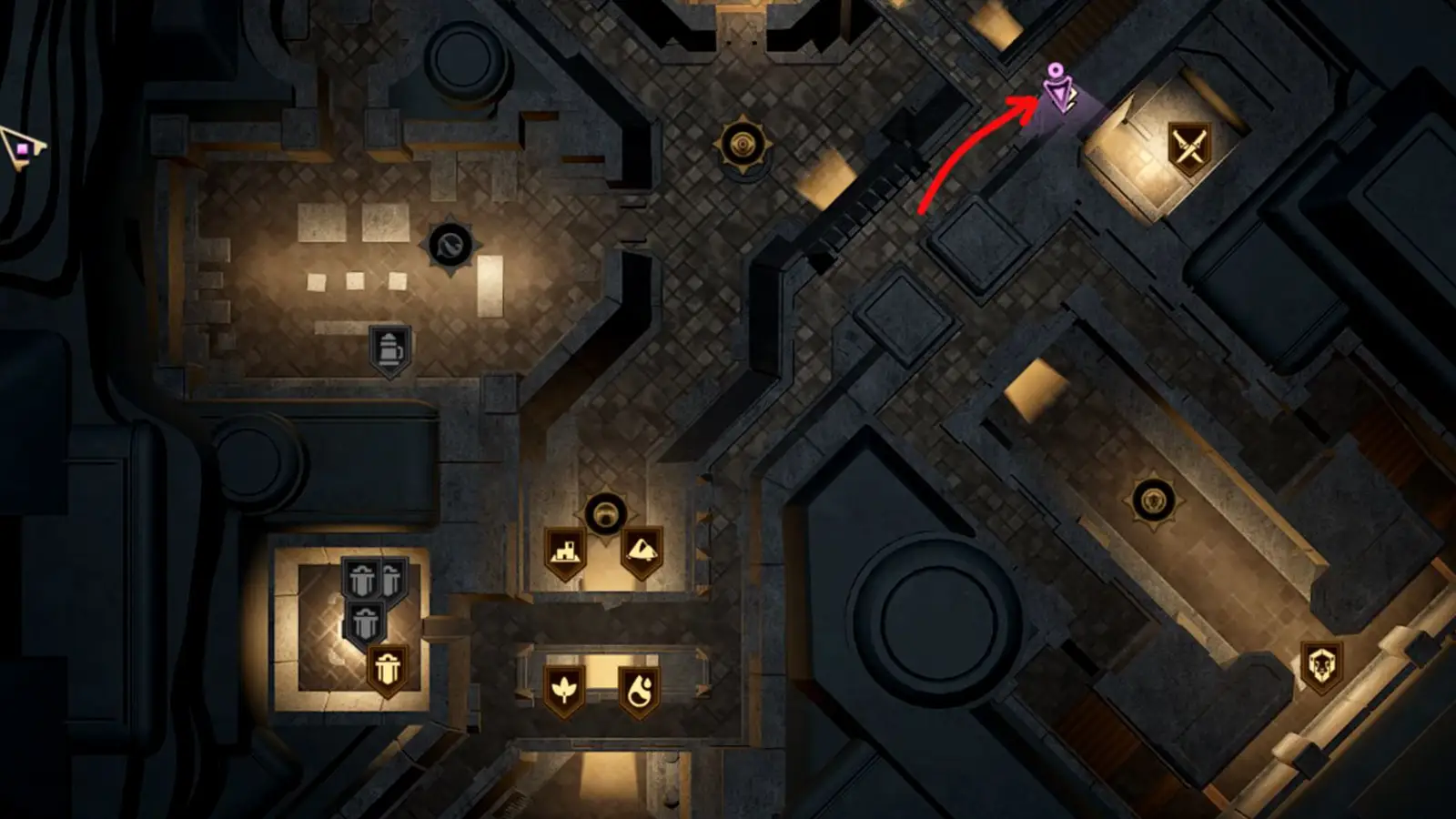
Task: Click the off-screen marker arrow at the map edge
Action: [x=20, y=148]
